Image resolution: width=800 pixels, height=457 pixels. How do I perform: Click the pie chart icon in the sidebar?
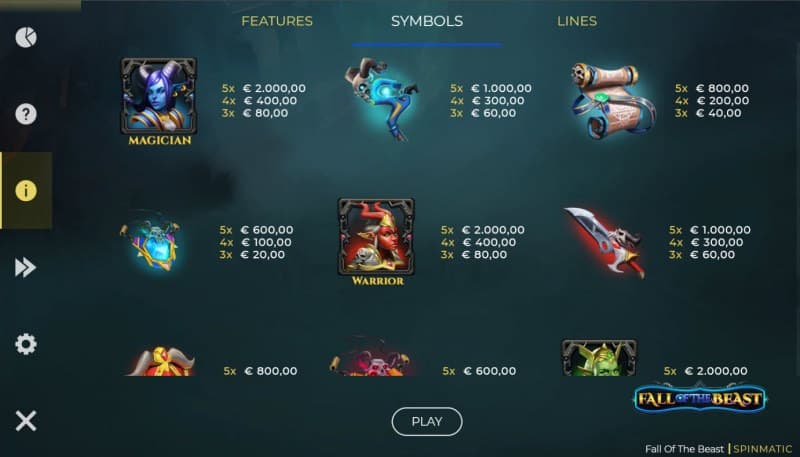[26, 38]
